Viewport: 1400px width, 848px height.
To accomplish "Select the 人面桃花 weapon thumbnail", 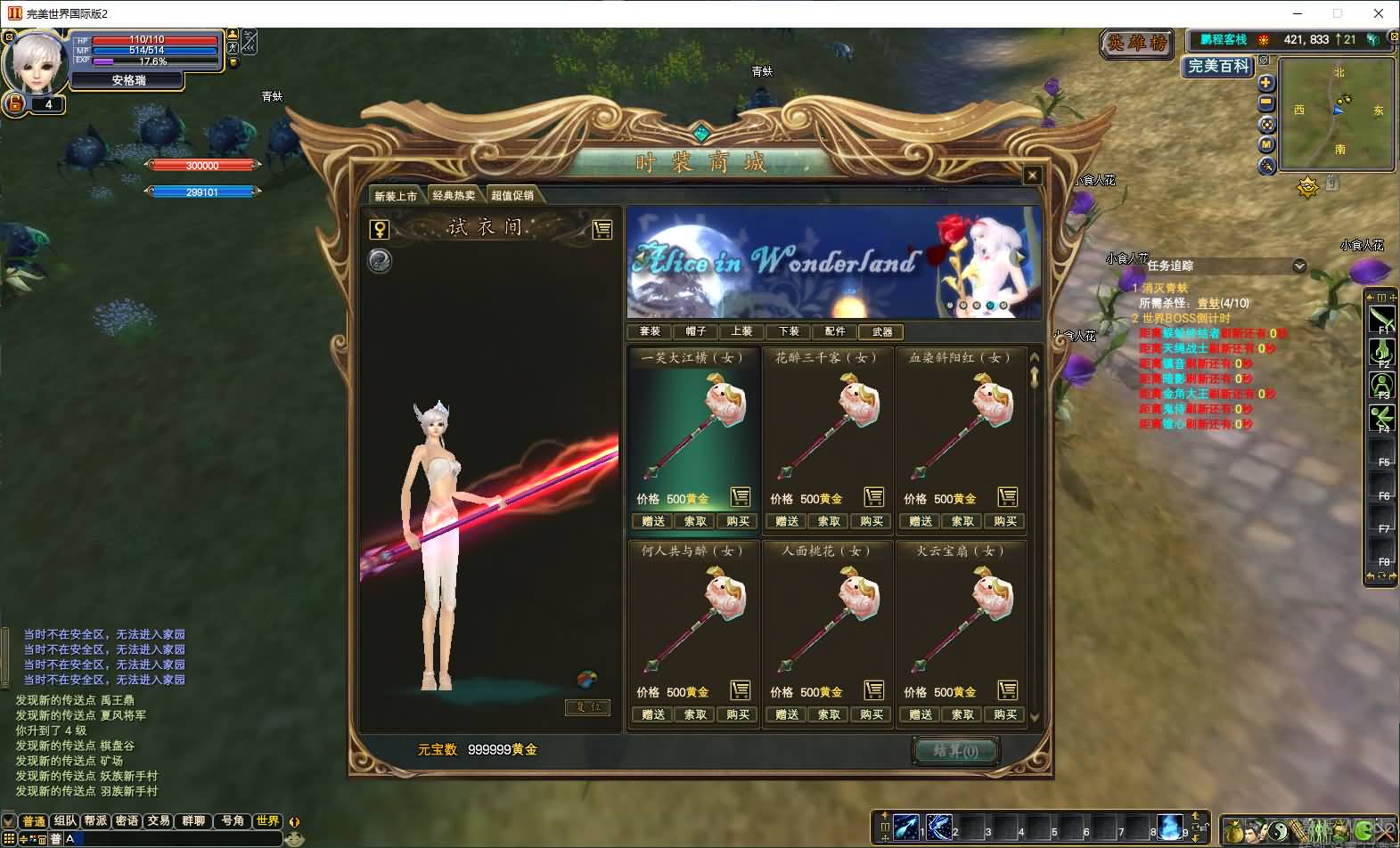I will pos(827,624).
